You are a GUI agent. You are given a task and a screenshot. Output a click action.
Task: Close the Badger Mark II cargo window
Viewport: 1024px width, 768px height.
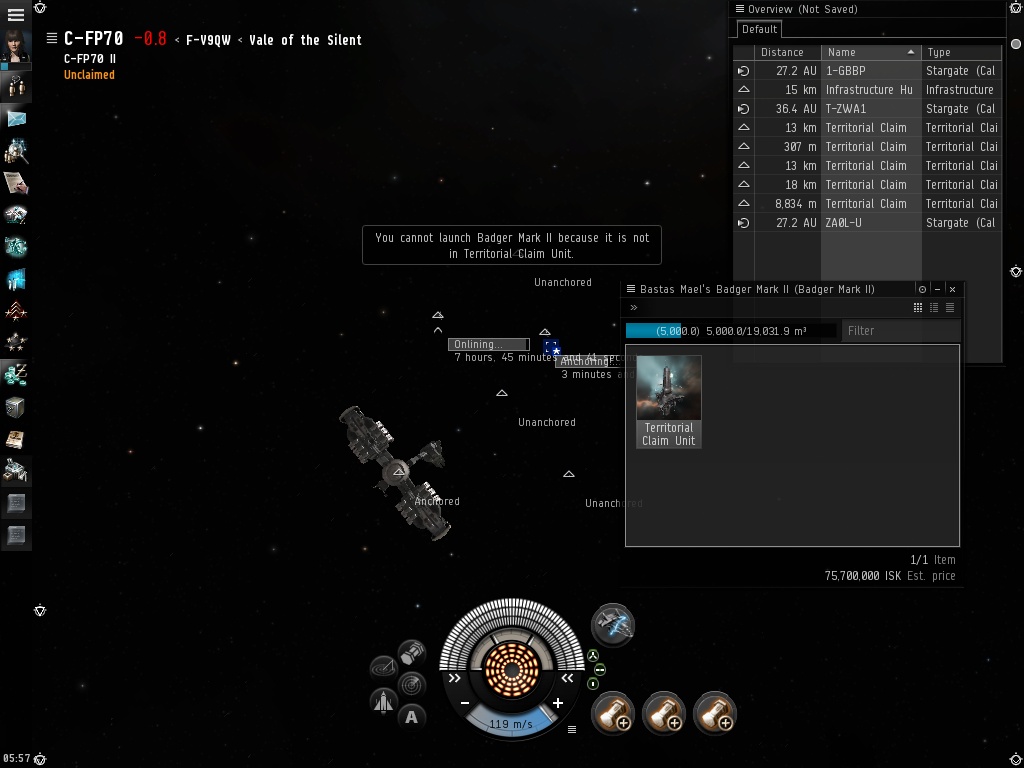pos(952,289)
